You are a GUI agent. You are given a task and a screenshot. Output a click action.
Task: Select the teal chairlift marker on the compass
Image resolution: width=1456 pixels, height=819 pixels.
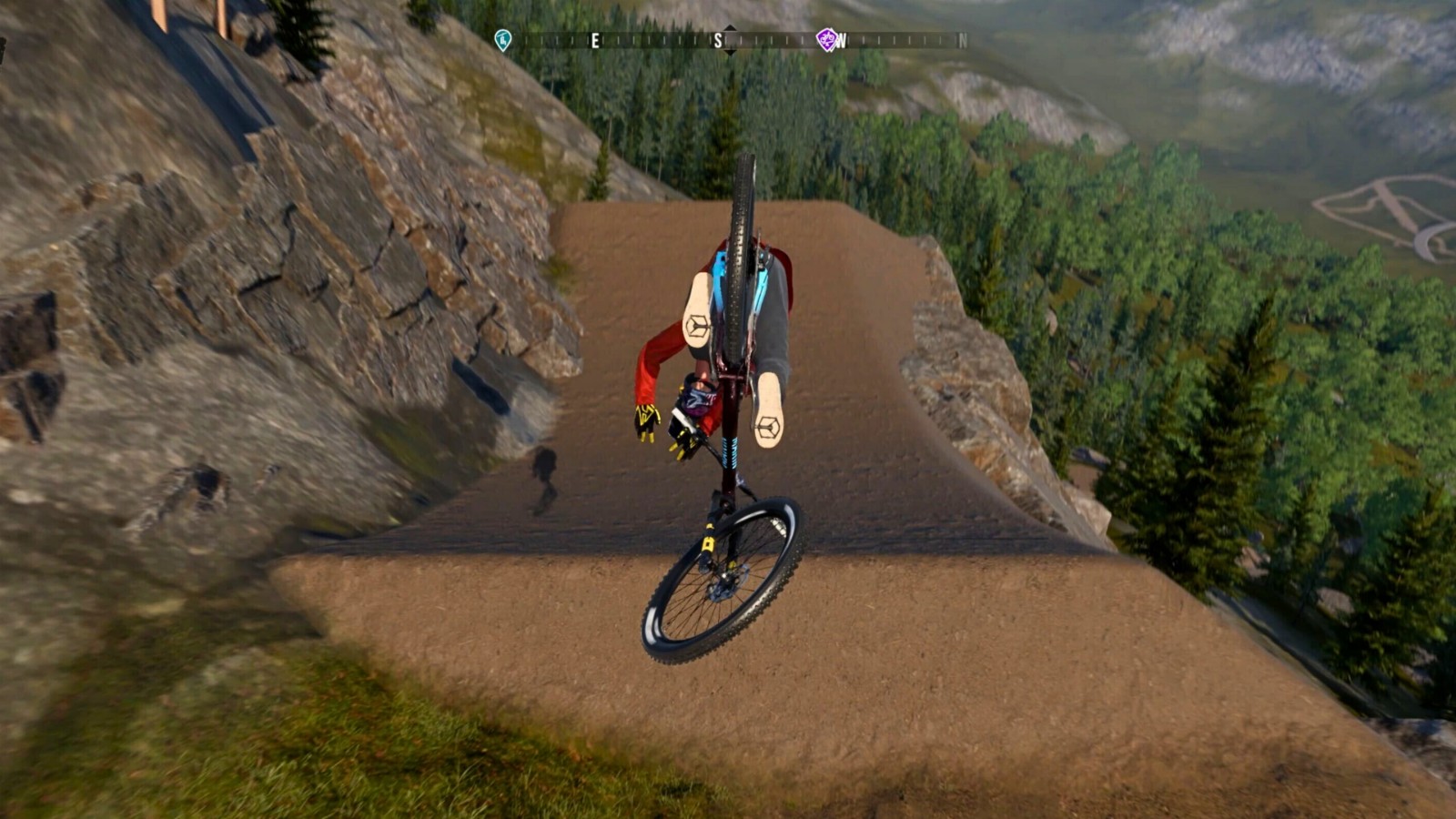coord(502,40)
